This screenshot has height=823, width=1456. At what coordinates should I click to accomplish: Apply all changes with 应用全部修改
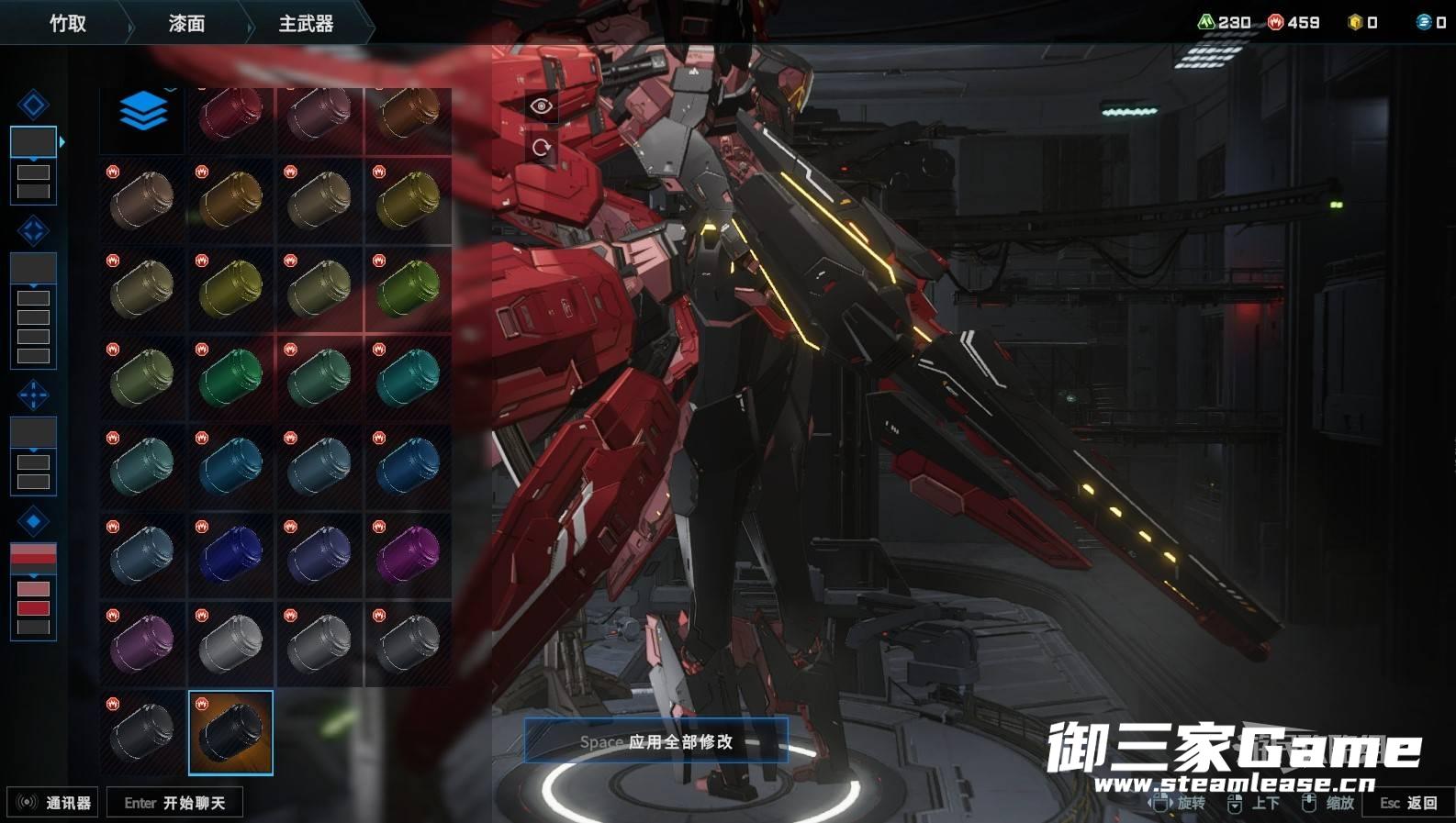click(655, 741)
